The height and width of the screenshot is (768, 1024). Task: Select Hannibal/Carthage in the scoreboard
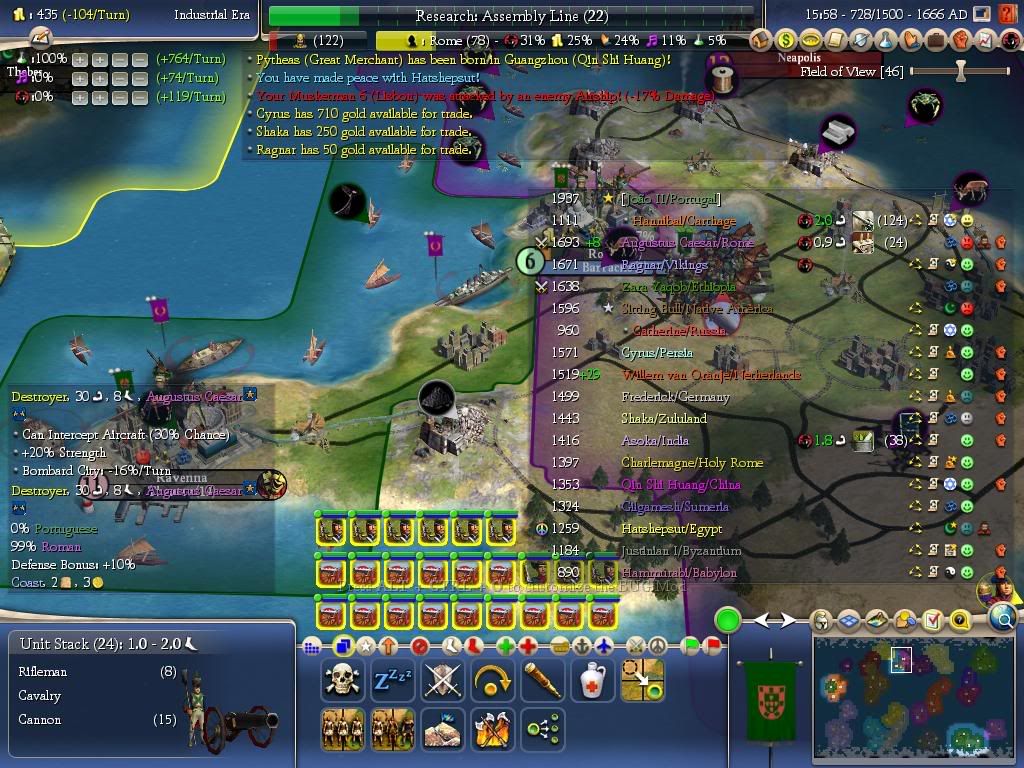(x=677, y=221)
